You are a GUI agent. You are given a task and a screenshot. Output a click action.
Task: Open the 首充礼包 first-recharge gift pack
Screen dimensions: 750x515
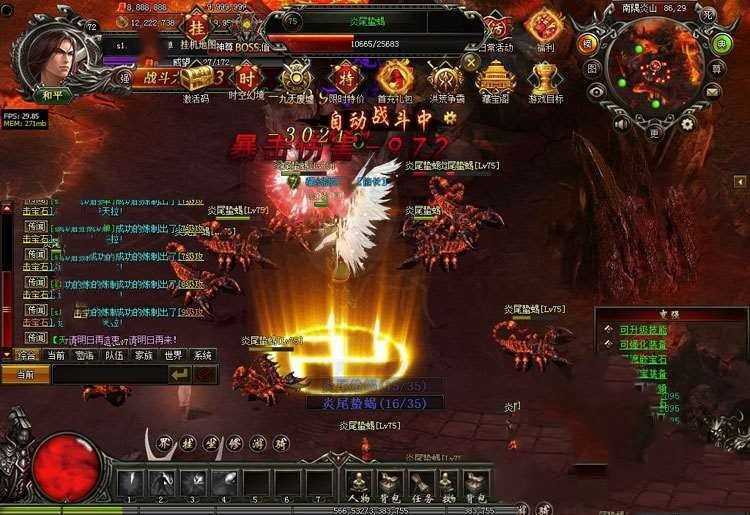point(395,77)
